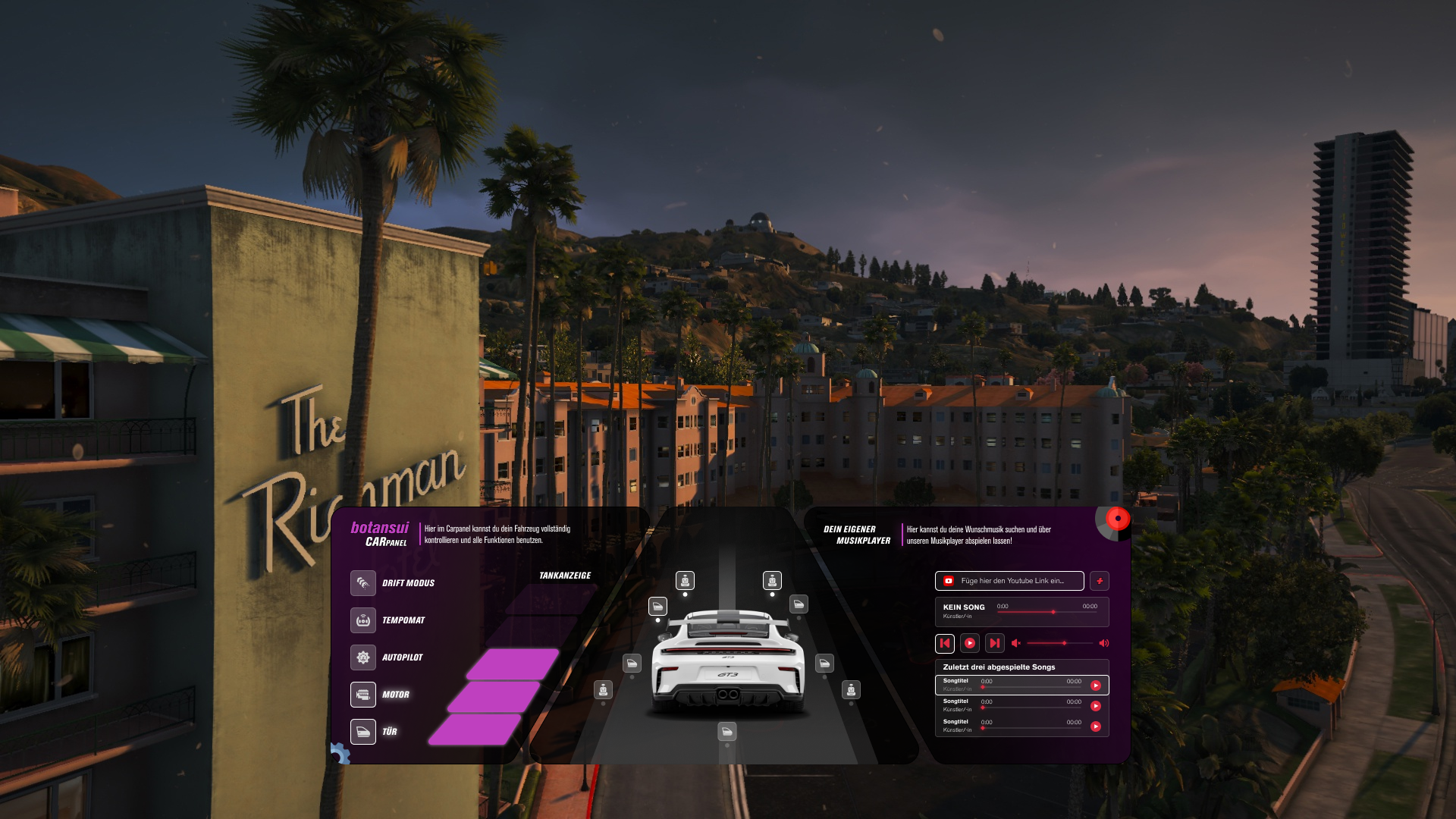The width and height of the screenshot is (1456, 819).
Task: Choose the front left seat icon
Action: tap(685, 581)
